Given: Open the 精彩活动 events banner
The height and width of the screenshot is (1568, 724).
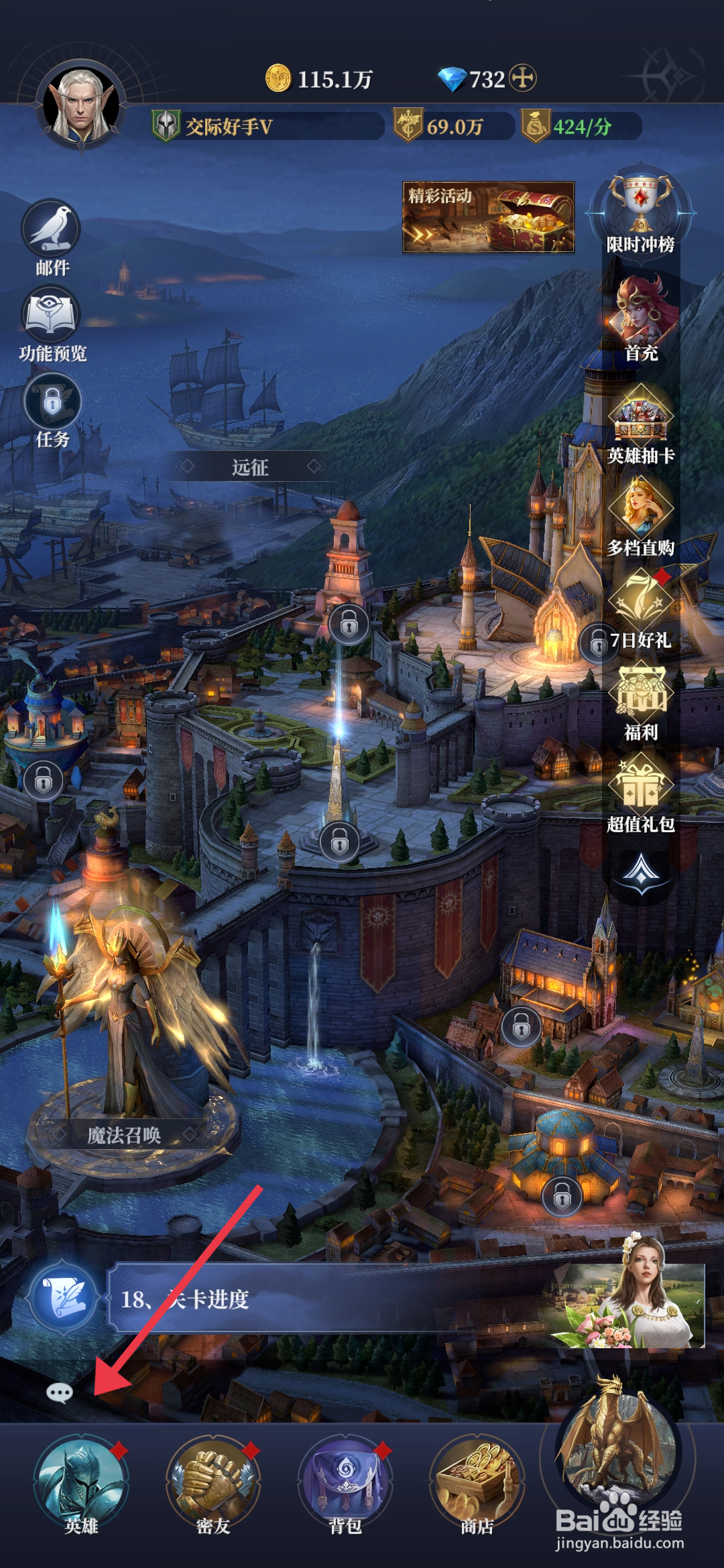Looking at the screenshot, I should click(x=488, y=217).
